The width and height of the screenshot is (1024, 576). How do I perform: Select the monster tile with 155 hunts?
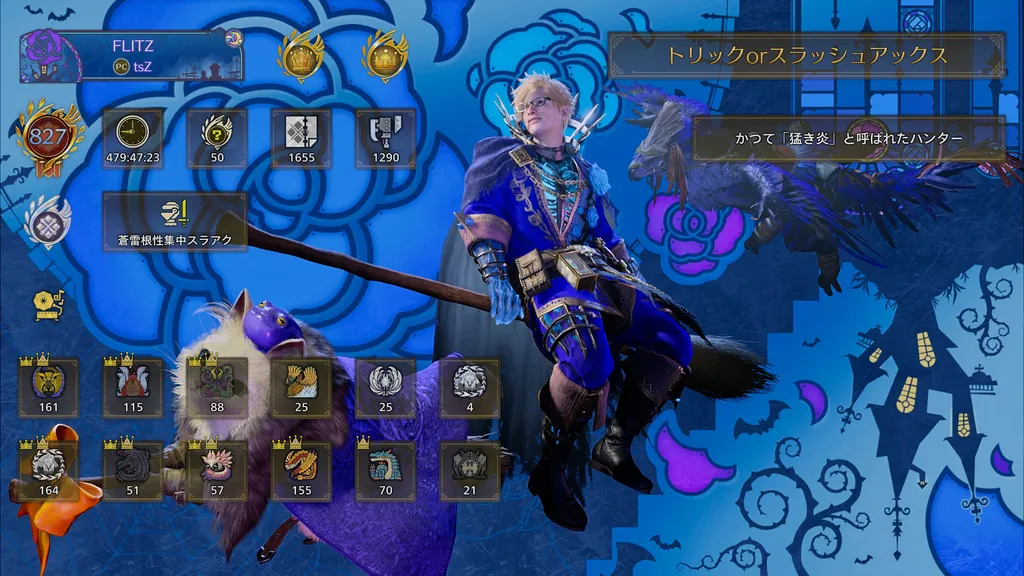(x=301, y=471)
